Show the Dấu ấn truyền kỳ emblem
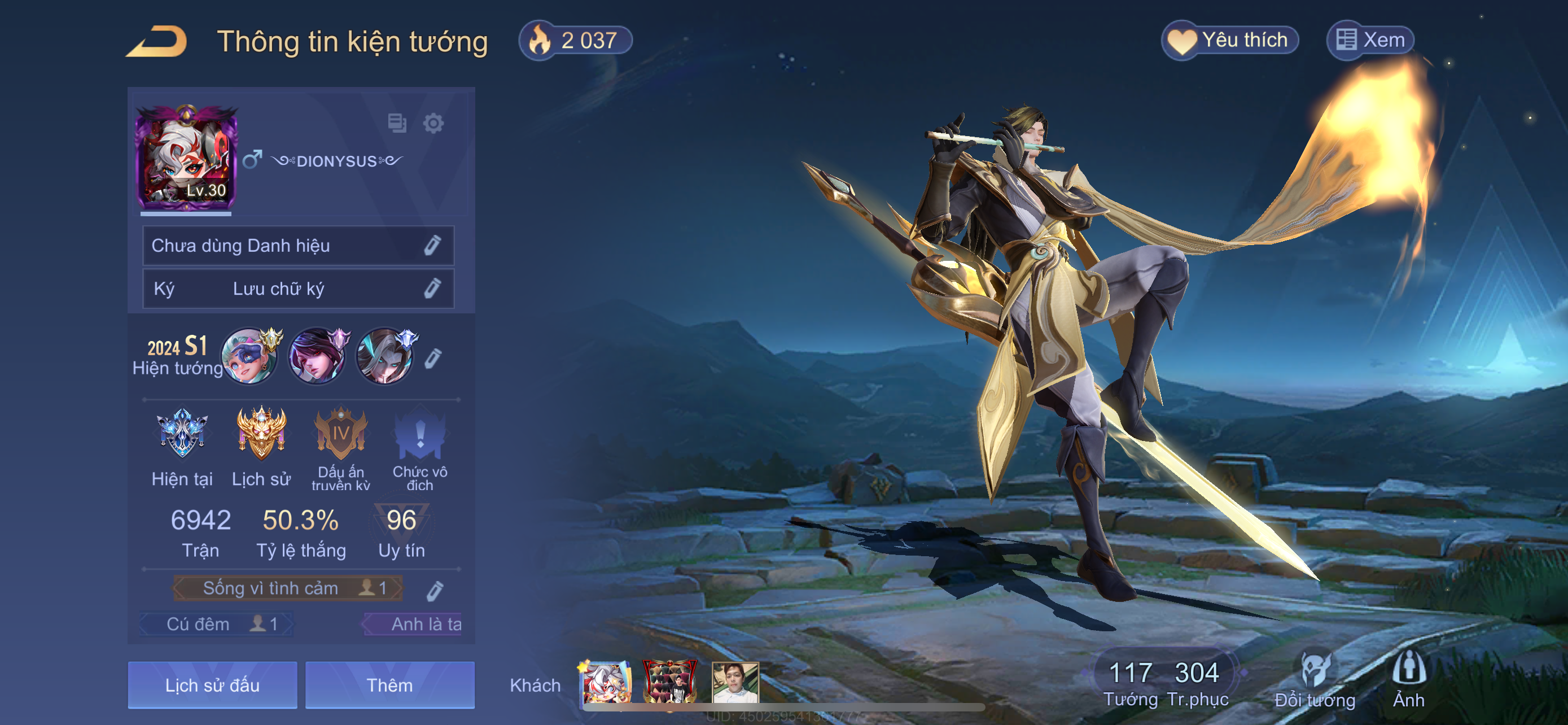1568x725 pixels. (341, 434)
